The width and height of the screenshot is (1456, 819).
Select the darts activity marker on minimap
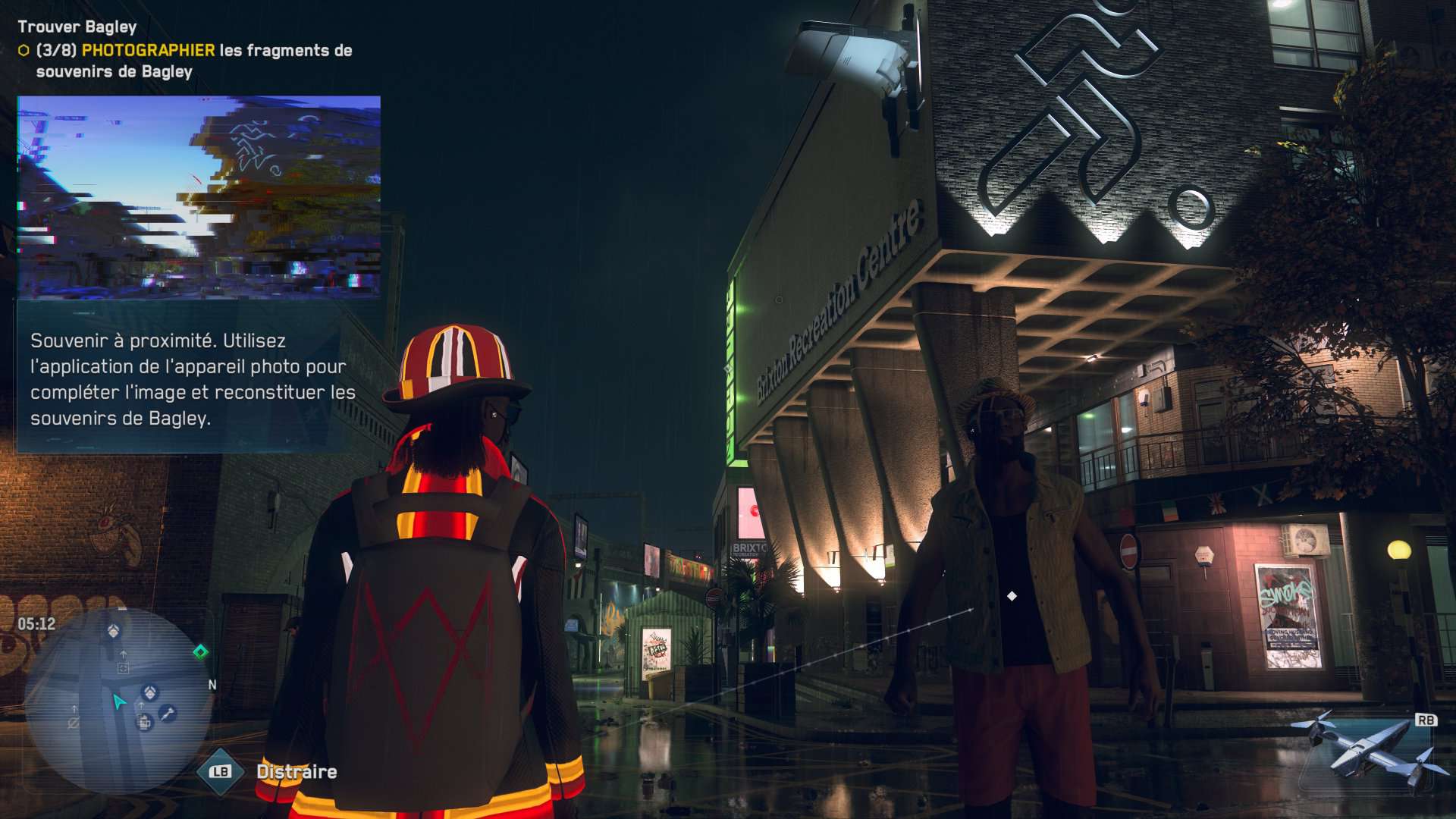(168, 713)
